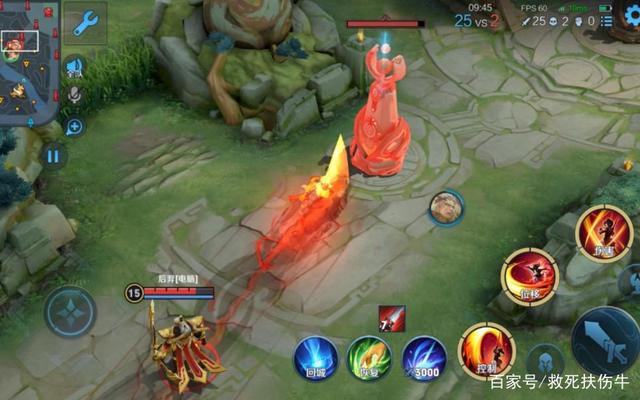
Task: Tap the virtual movement joystick
Action: pos(71,311)
